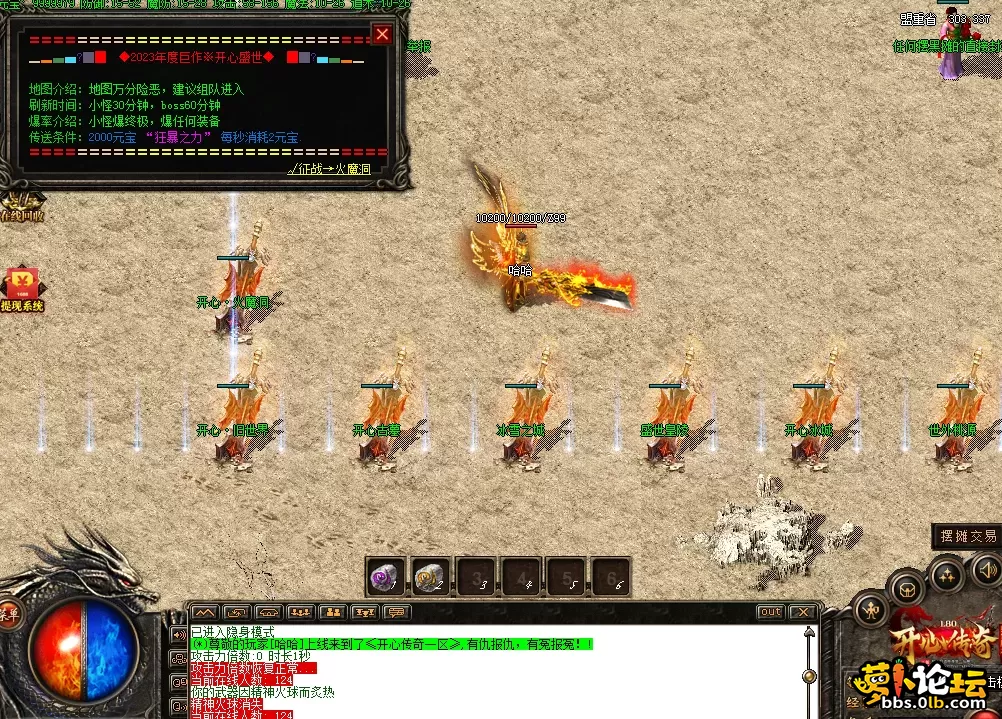Open the 提现系统 red envelope icon
The width and height of the screenshot is (1002, 719).
pos(21,286)
